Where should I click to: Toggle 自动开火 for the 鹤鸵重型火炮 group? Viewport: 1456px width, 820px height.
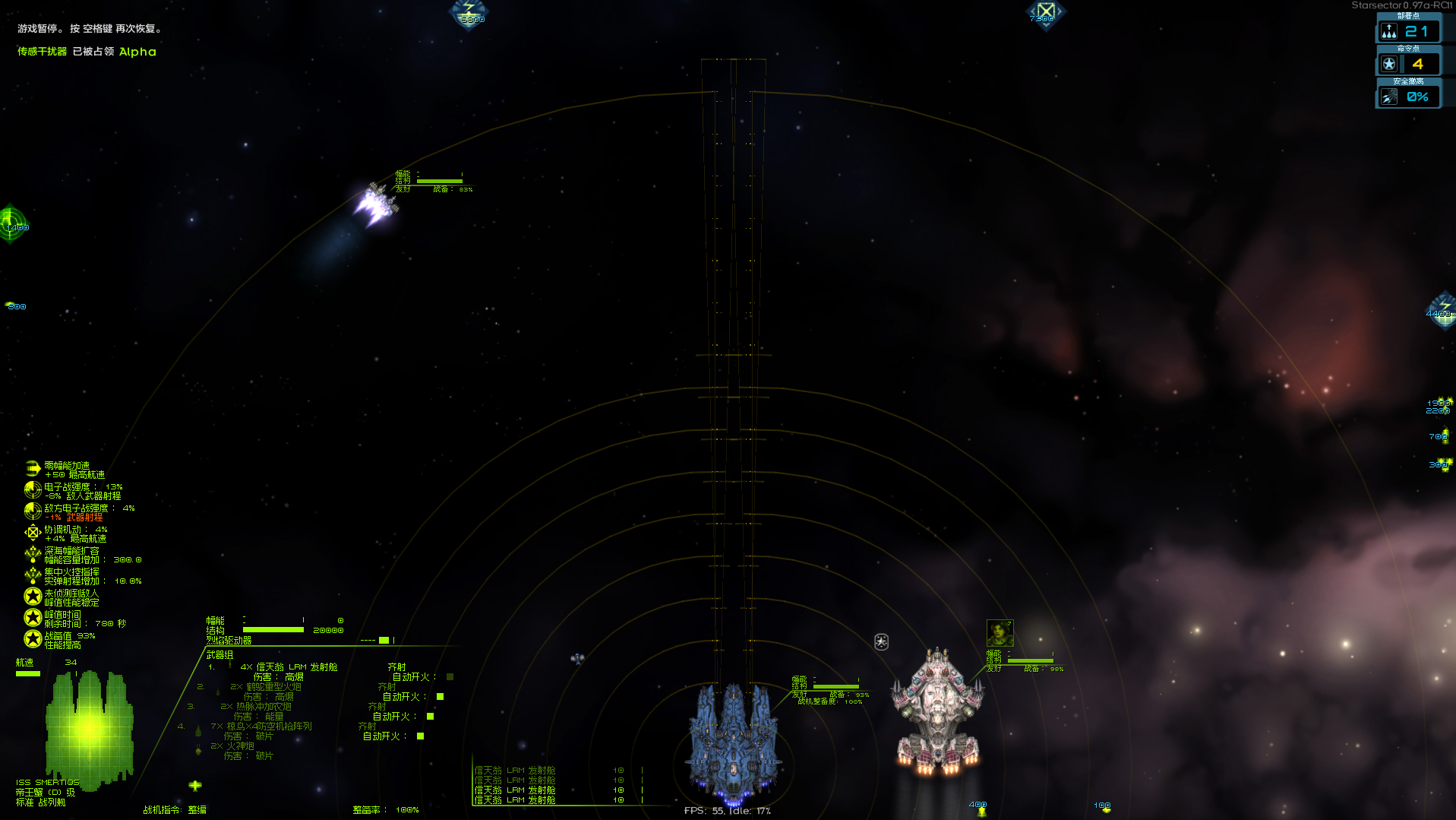[x=440, y=696]
